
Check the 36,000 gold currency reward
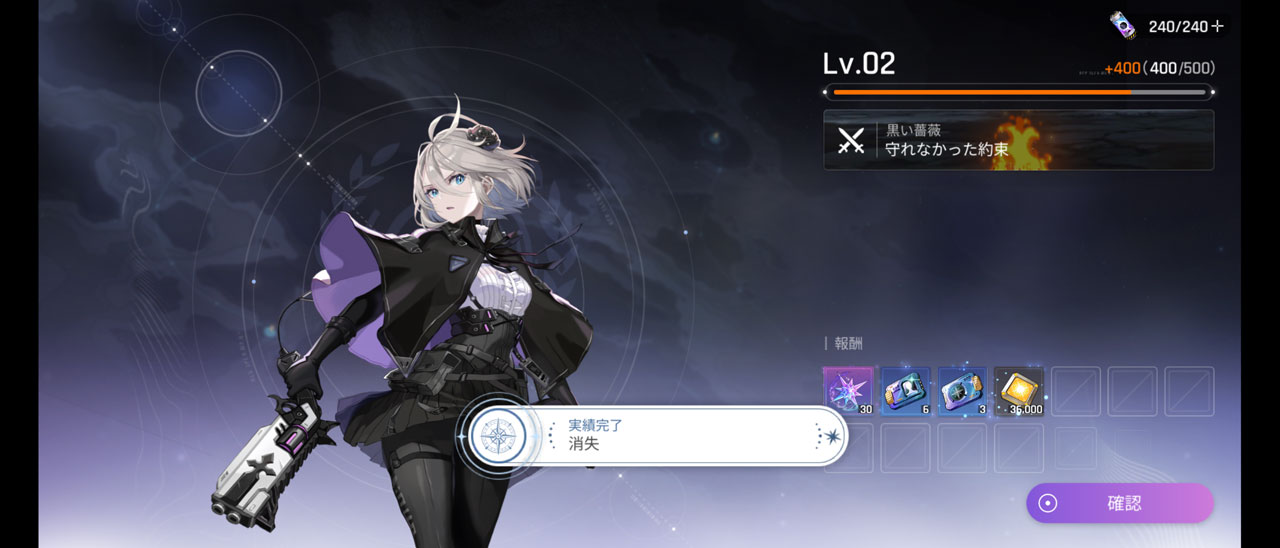coord(1019,391)
